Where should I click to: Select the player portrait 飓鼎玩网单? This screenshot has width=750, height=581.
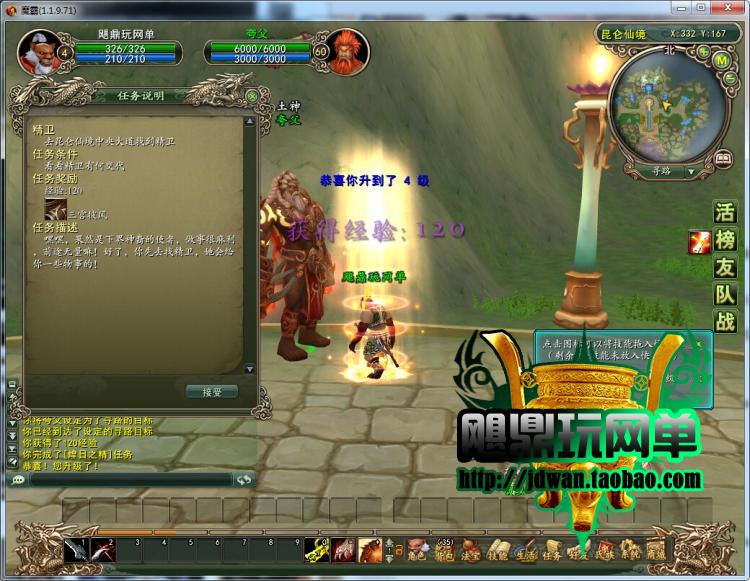(36, 50)
